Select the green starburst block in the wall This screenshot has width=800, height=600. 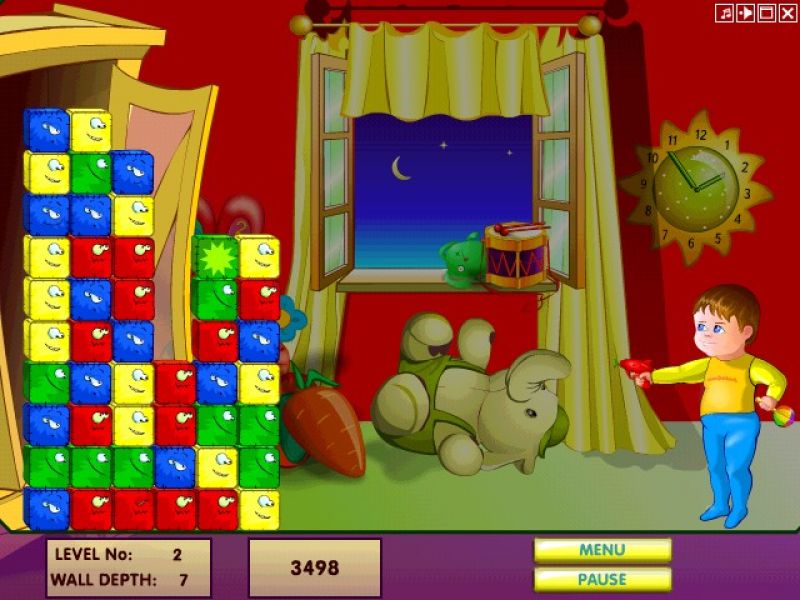pyautogui.click(x=215, y=257)
